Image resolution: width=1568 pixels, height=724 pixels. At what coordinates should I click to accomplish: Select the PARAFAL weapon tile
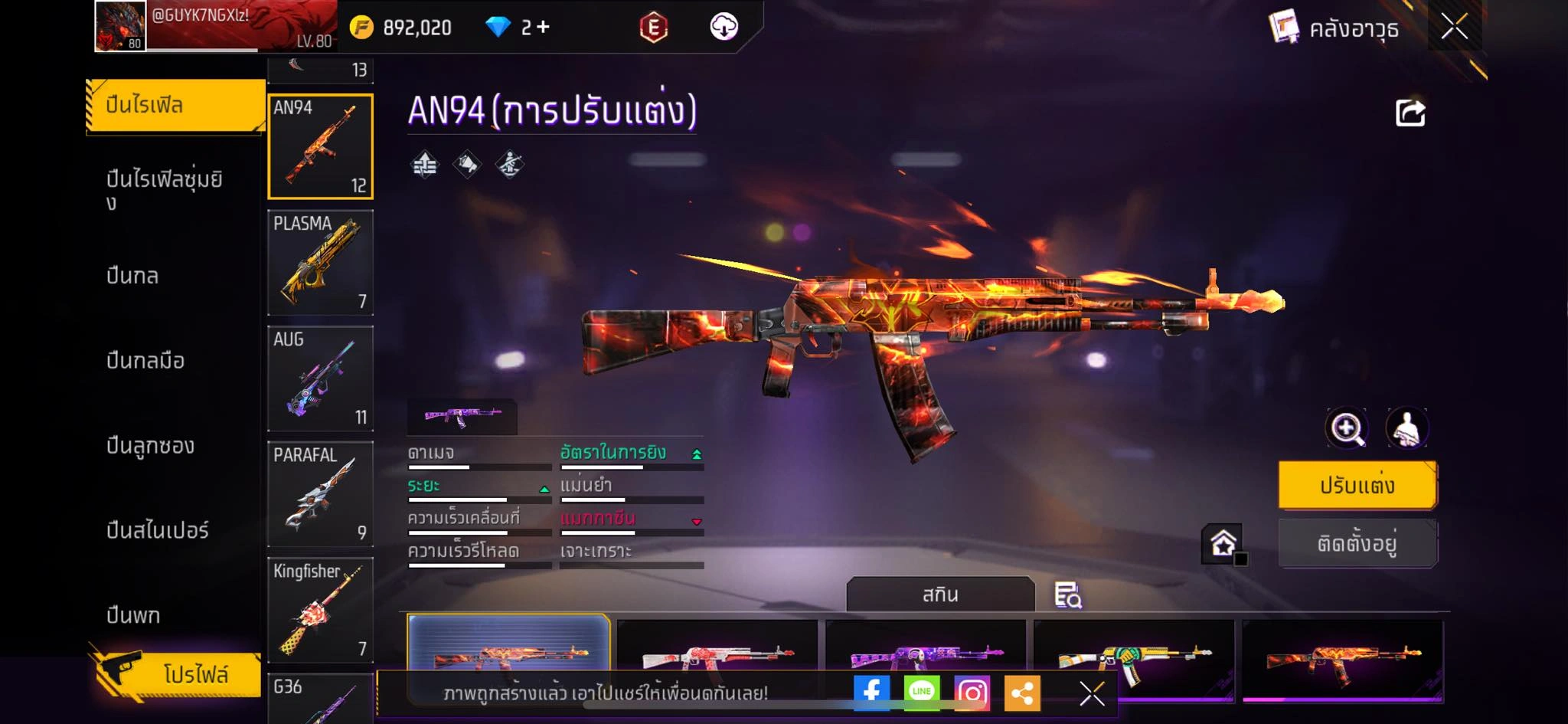pos(320,494)
